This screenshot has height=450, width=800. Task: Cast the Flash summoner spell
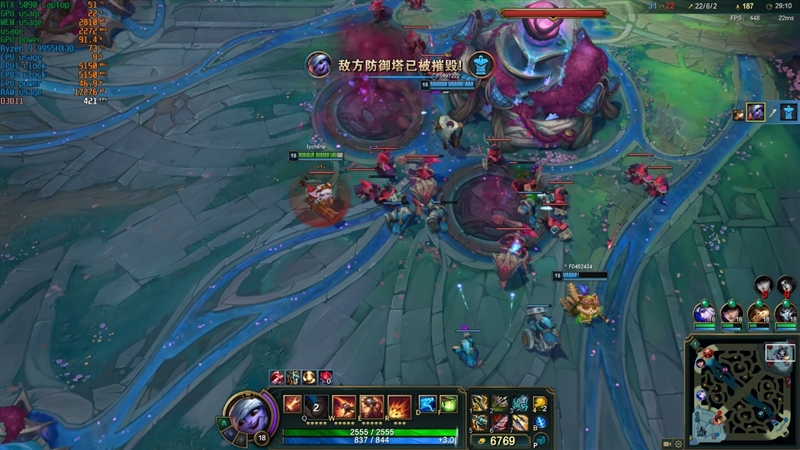click(x=426, y=404)
